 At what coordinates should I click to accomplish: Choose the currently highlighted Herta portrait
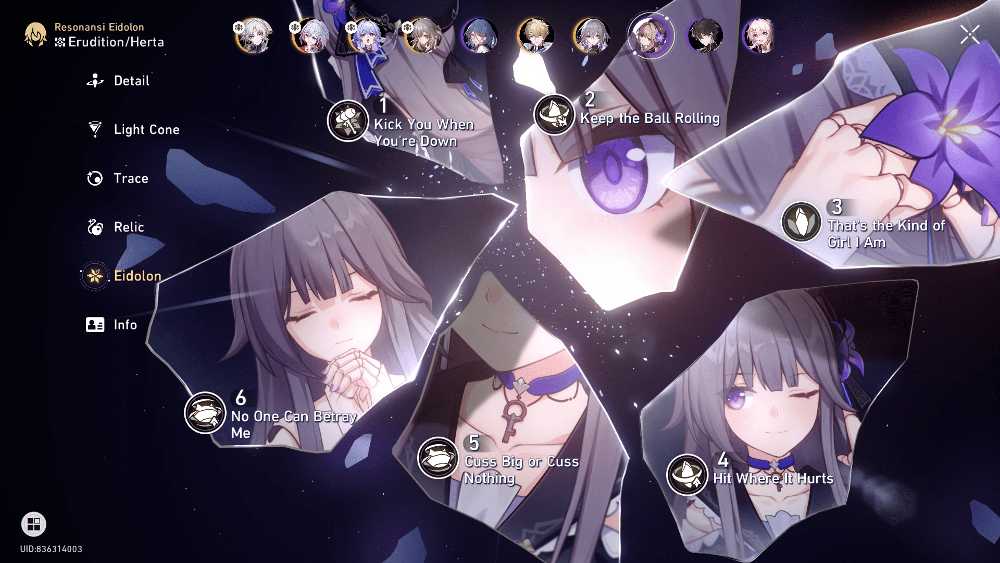(648, 36)
